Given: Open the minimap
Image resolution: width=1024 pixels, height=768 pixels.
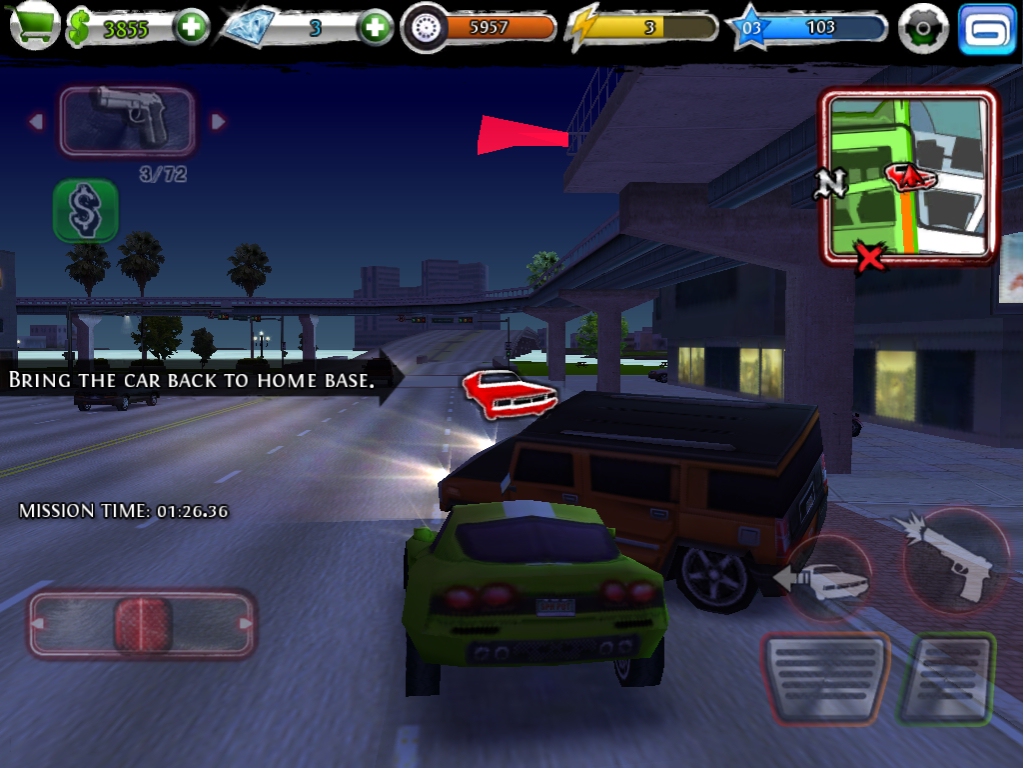Looking at the screenshot, I should coord(908,177).
